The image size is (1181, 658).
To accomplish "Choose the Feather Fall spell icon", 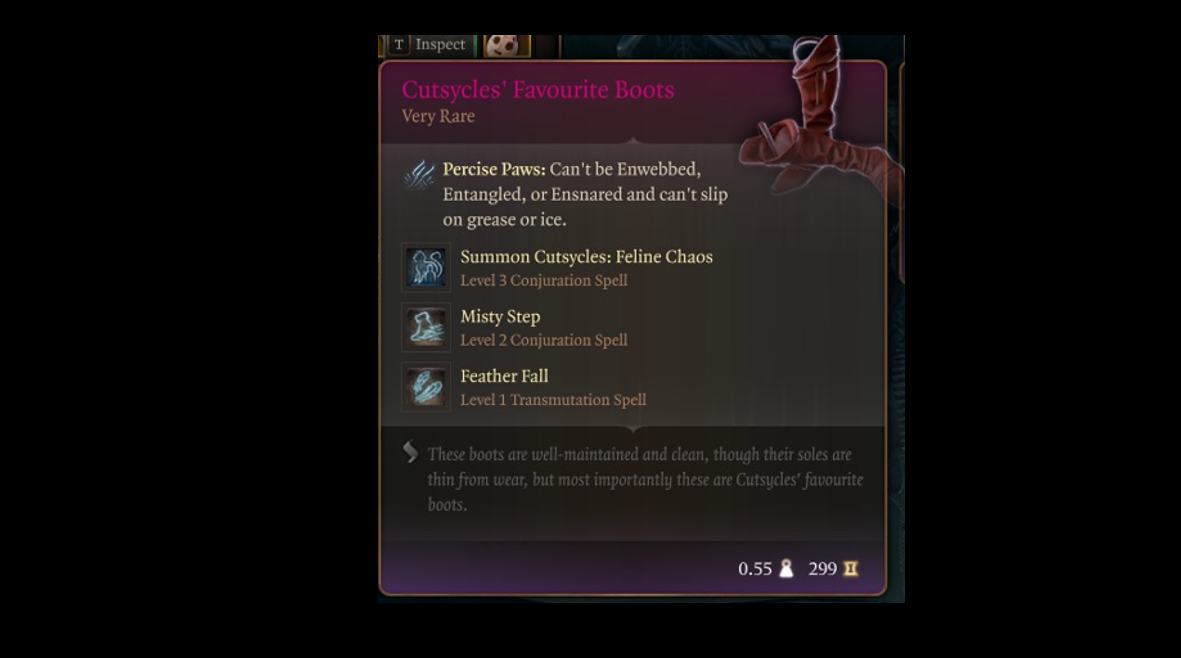I will coord(426,387).
